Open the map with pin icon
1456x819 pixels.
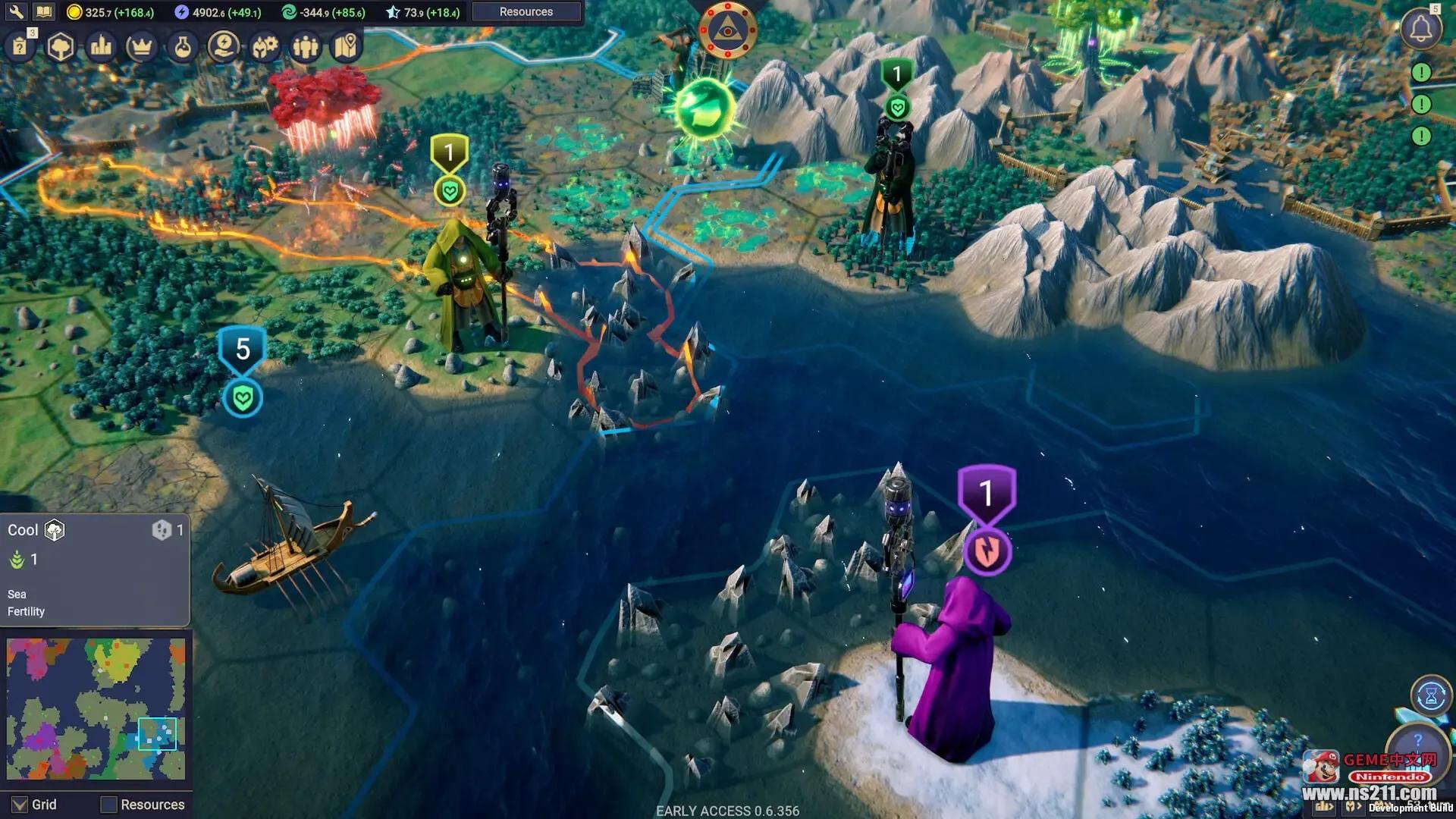pos(346,47)
